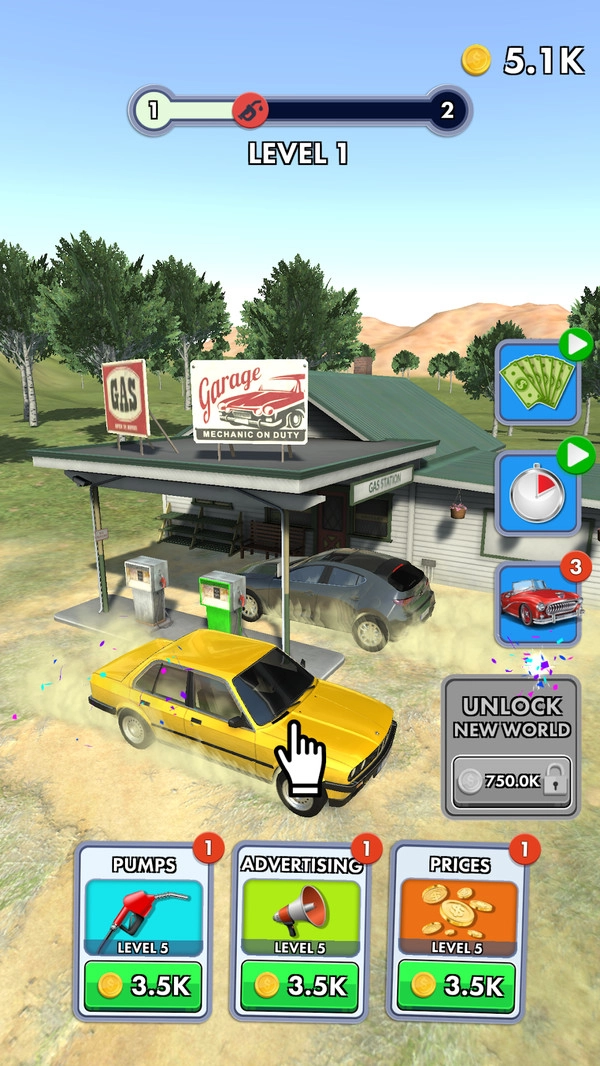Upgrade the Pumps card

pyautogui.click(x=142, y=985)
